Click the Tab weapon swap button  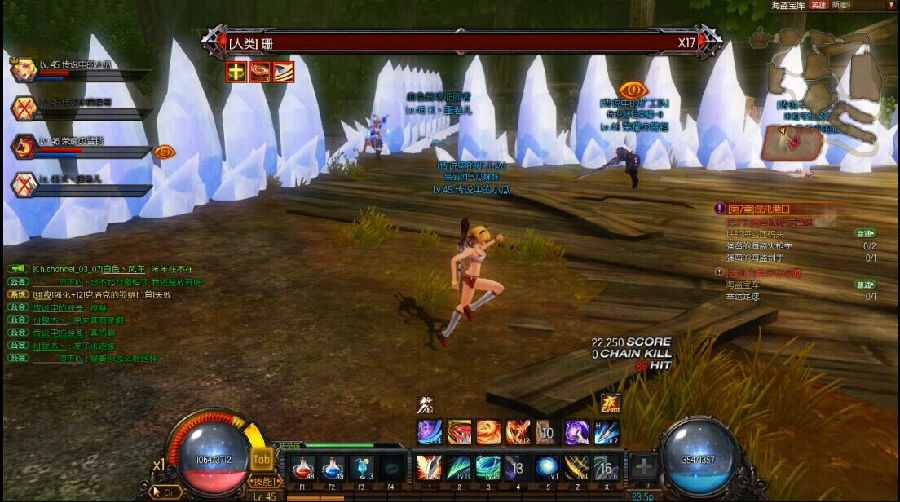point(261,459)
